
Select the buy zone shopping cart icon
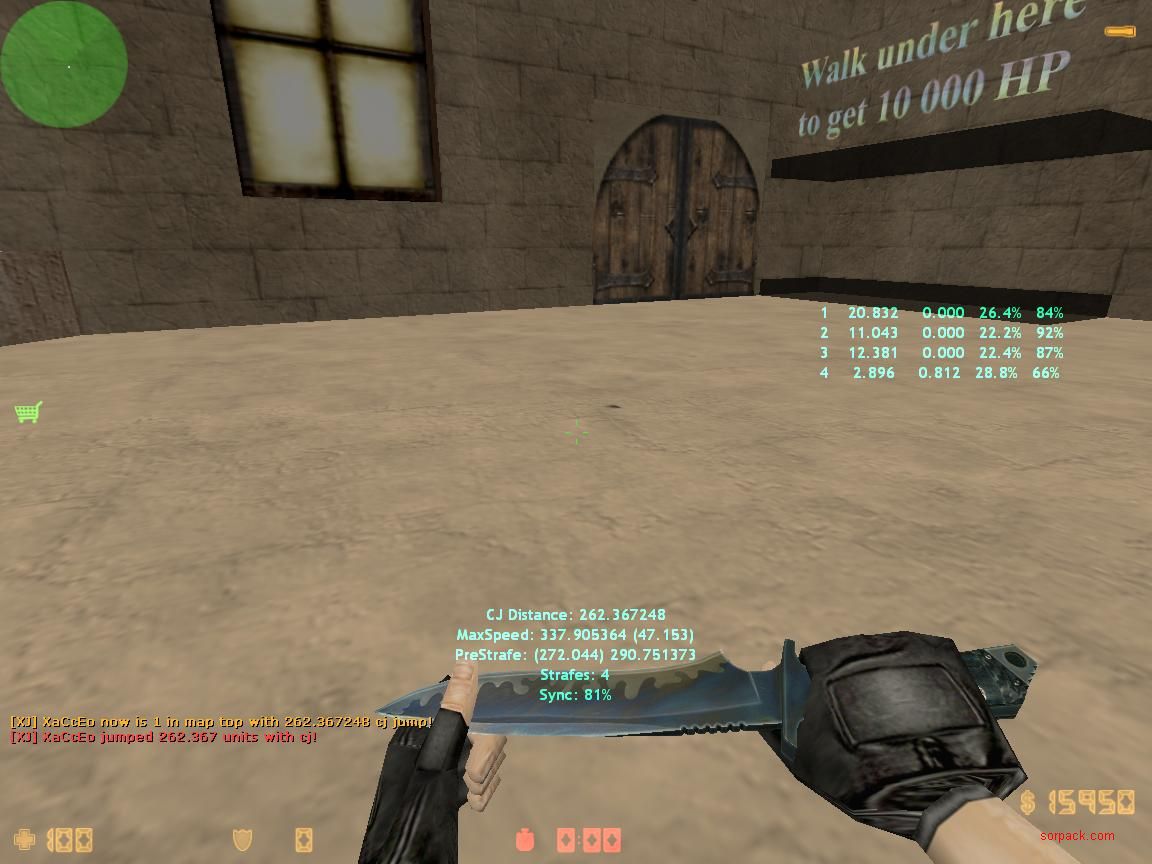pos(28,412)
